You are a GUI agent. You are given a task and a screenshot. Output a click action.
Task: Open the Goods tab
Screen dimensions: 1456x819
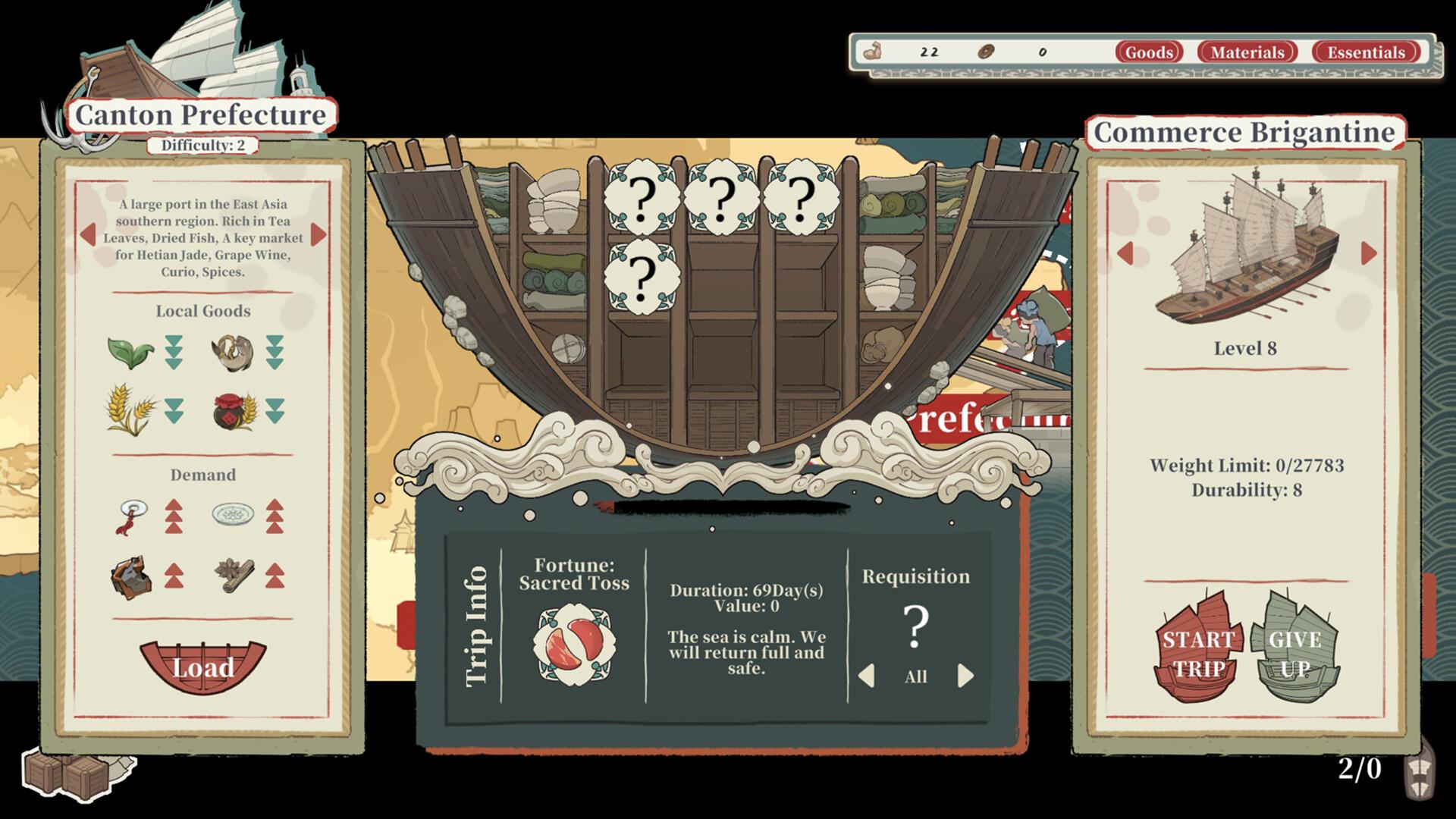point(1150,52)
